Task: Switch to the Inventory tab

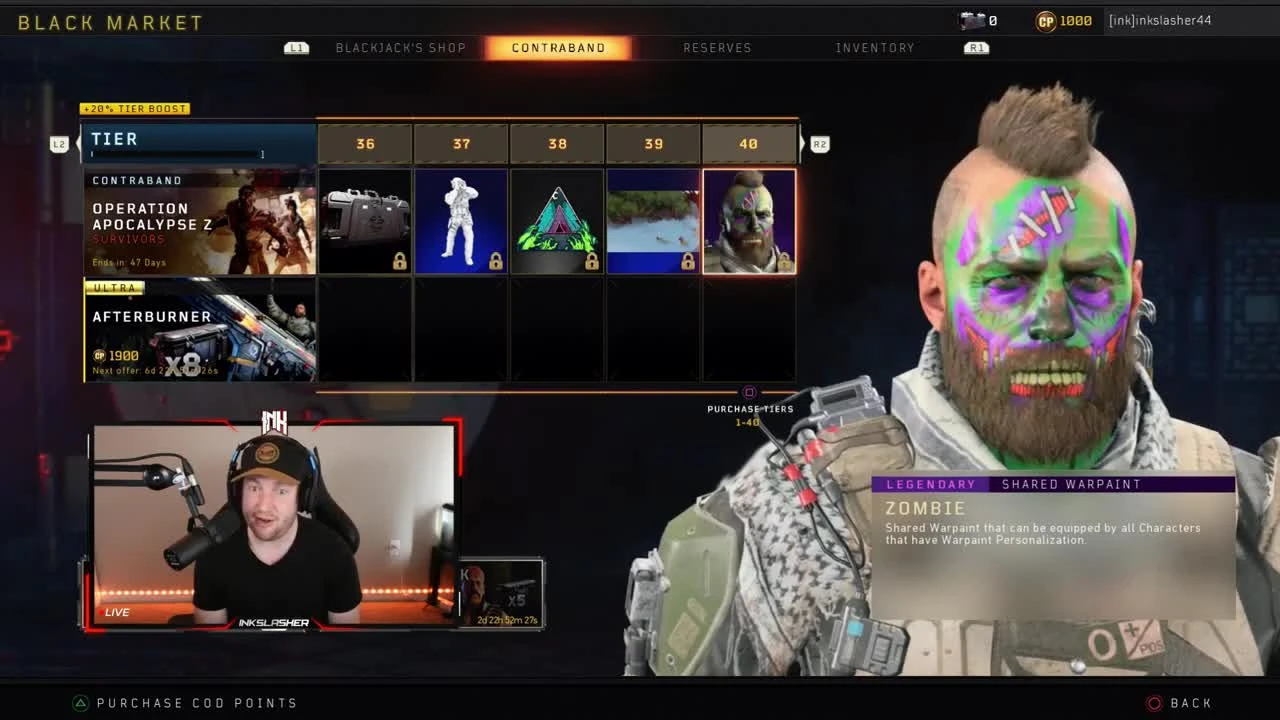Action: click(x=875, y=47)
